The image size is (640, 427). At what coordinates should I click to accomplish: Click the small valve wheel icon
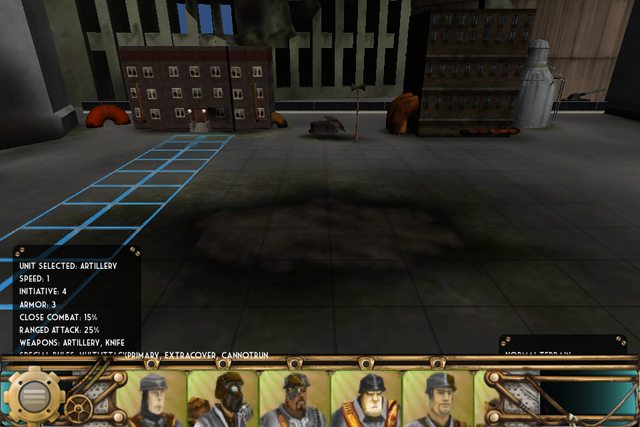click(x=77, y=407)
